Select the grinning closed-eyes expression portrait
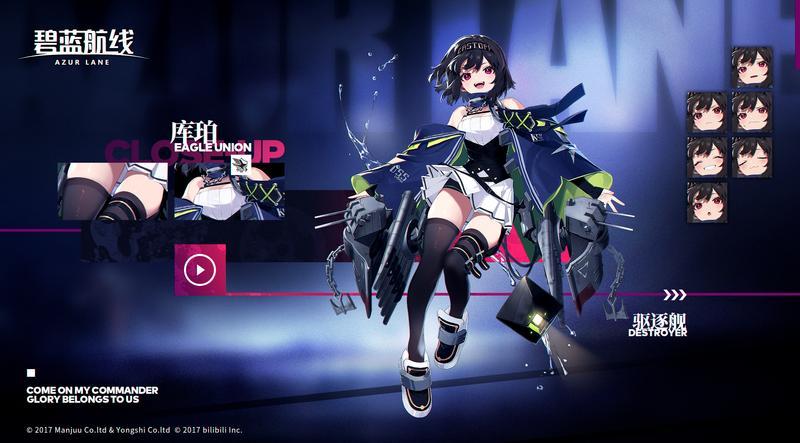Screen dimensions: 800x443 (x=706, y=158)
